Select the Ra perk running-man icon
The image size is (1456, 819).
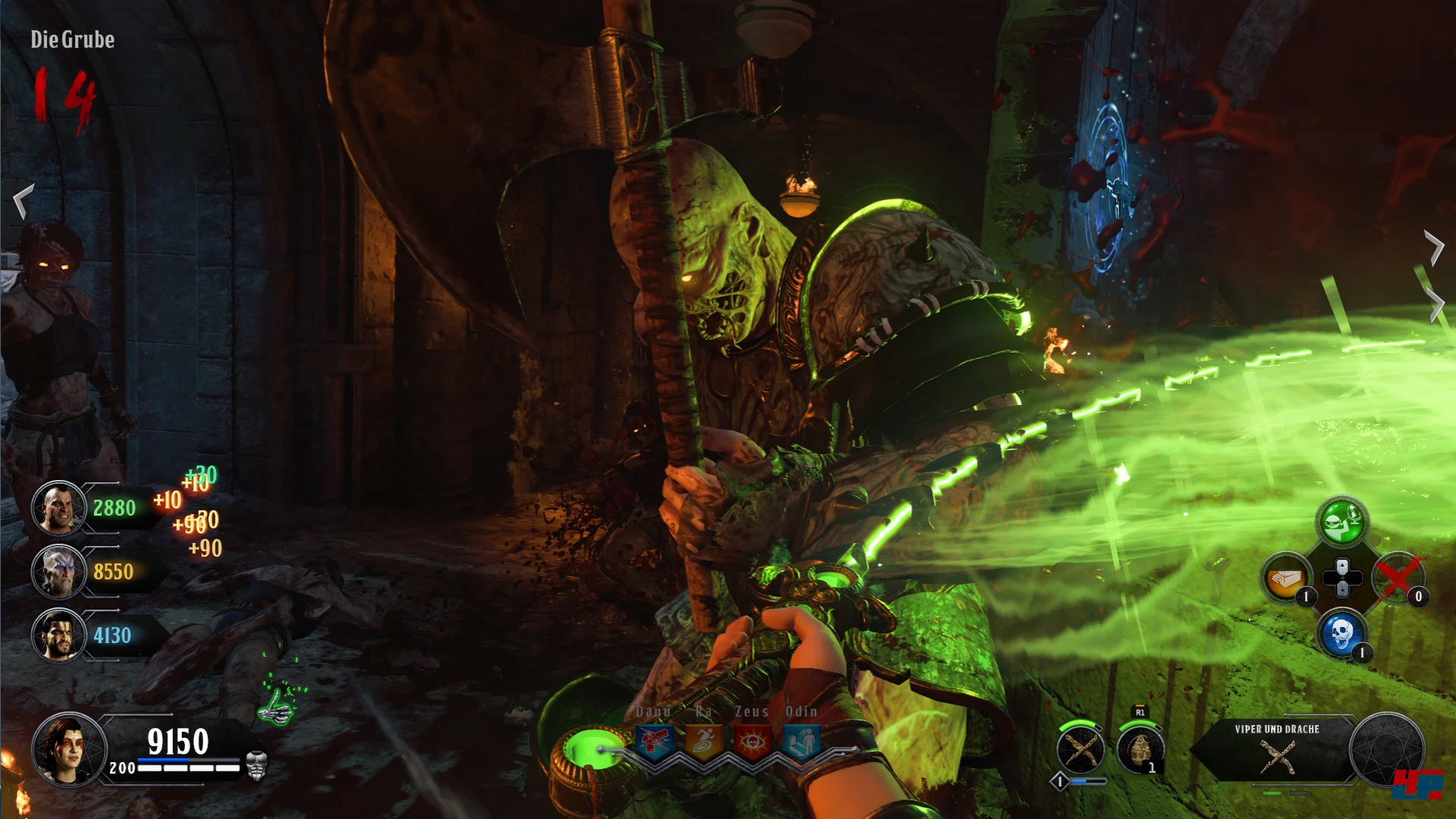tap(703, 741)
